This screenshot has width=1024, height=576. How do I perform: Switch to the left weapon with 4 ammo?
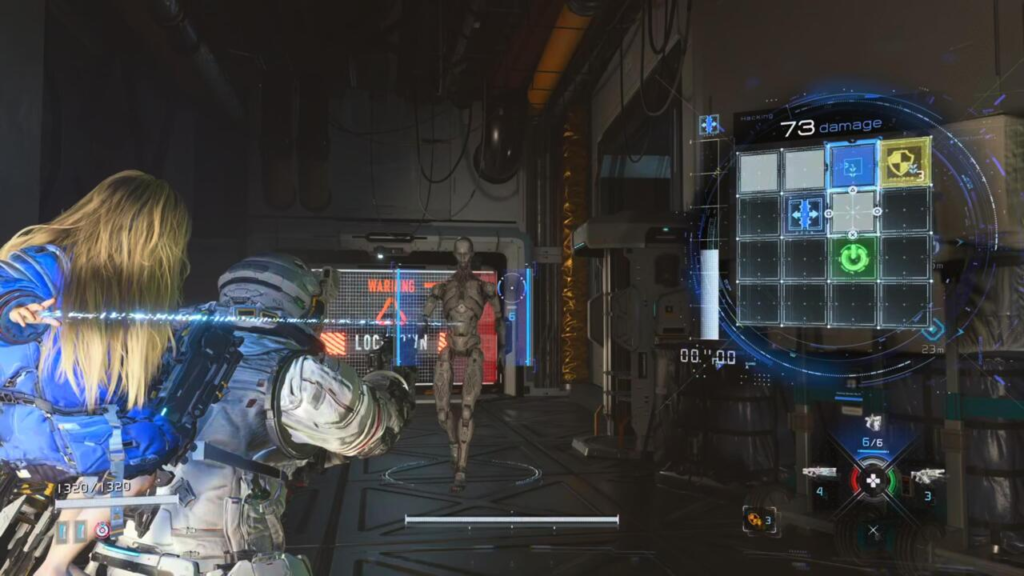tap(819, 472)
